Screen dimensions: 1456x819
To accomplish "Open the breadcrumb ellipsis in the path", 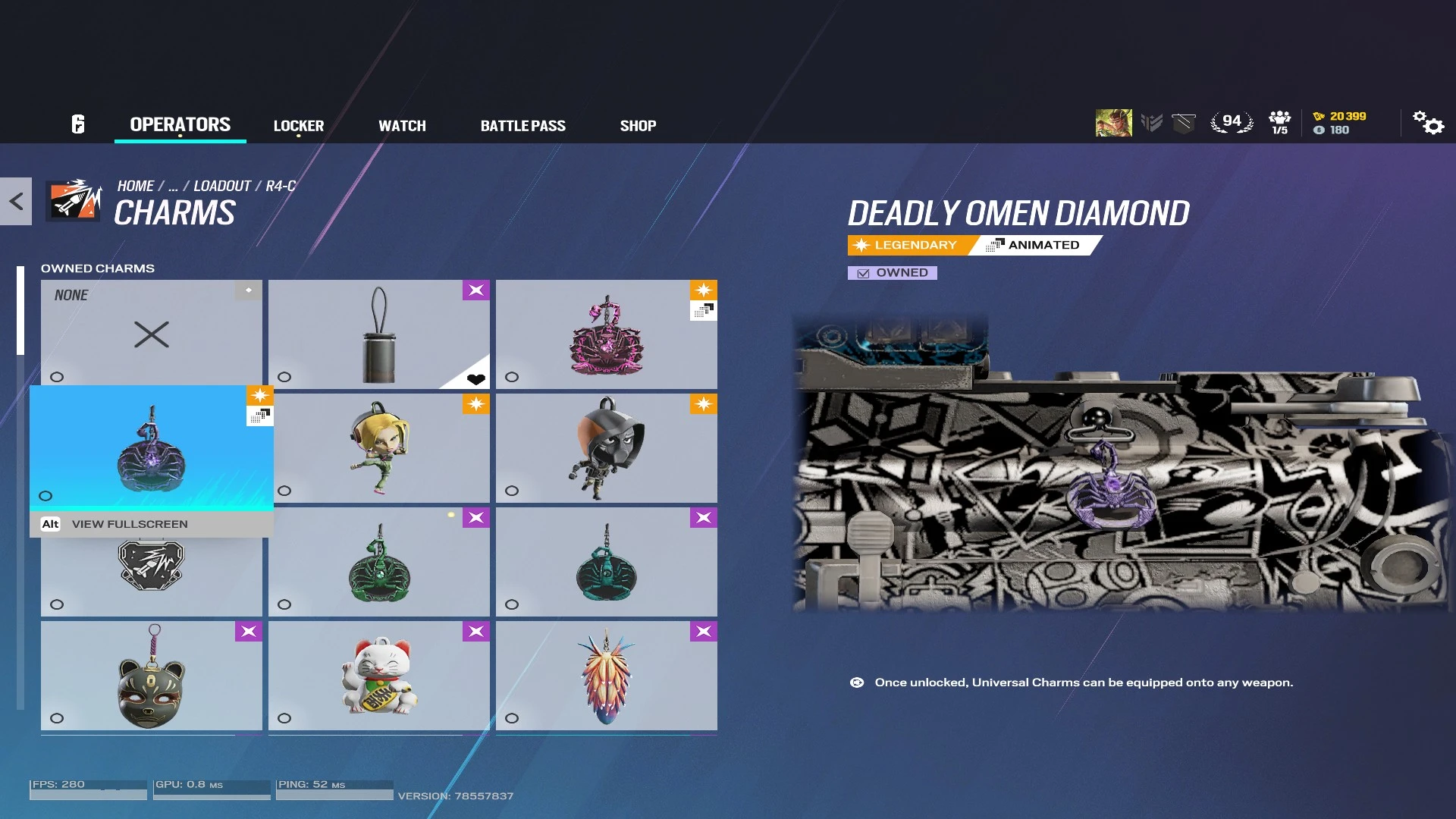I will click(x=175, y=185).
